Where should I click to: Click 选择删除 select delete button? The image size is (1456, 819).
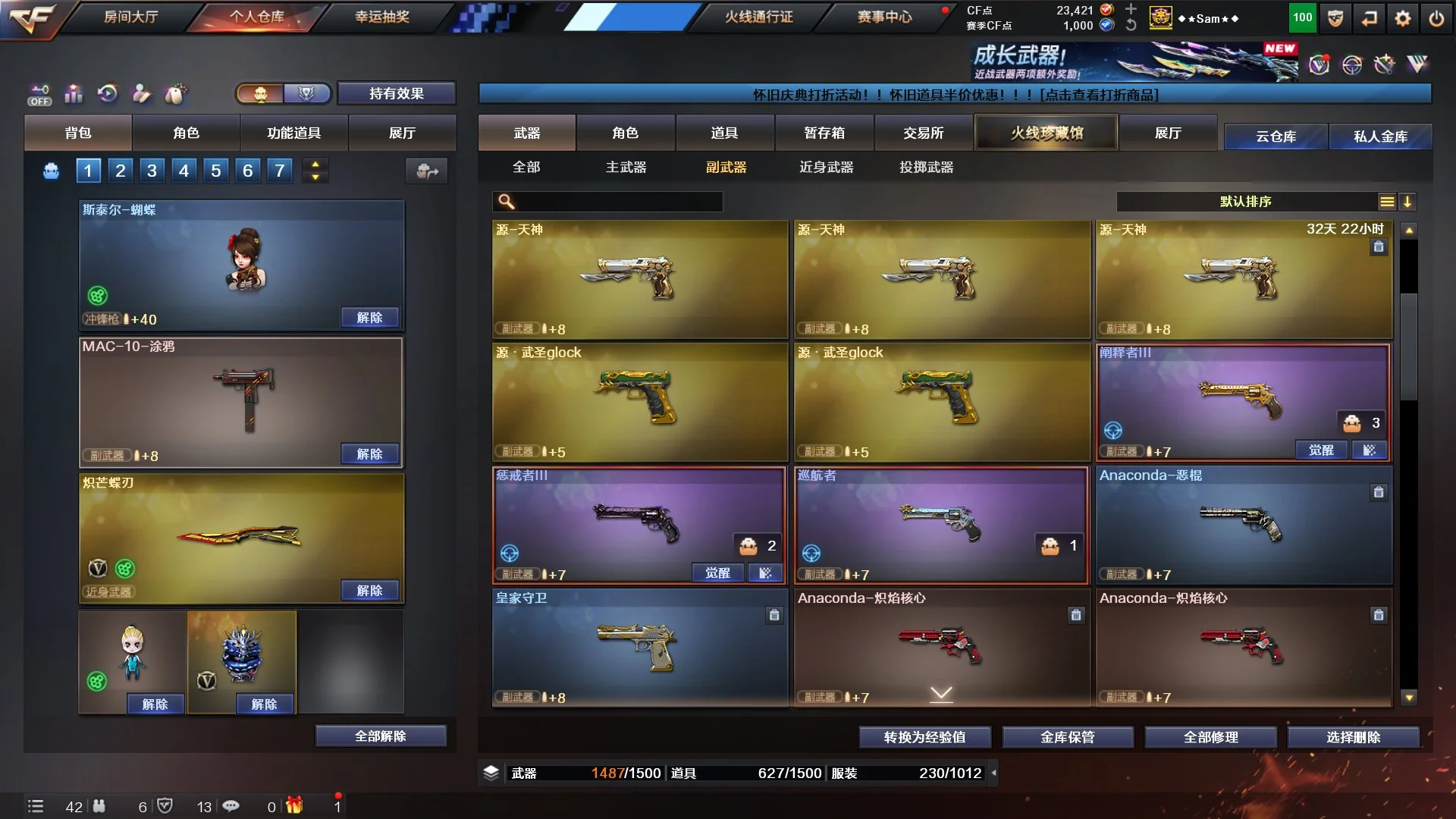(1353, 737)
